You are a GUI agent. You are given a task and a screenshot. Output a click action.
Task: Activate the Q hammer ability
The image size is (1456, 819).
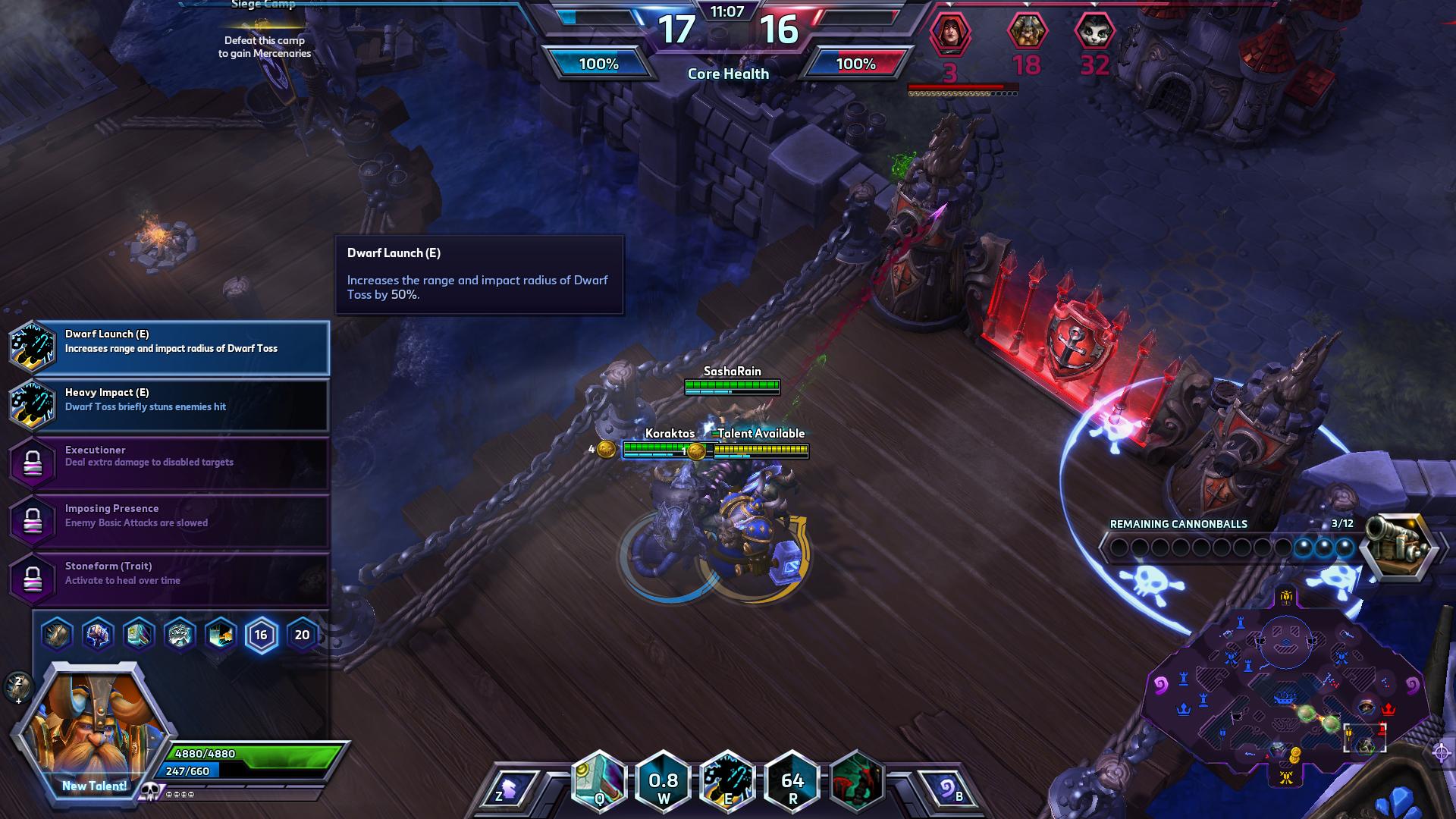coord(599,781)
